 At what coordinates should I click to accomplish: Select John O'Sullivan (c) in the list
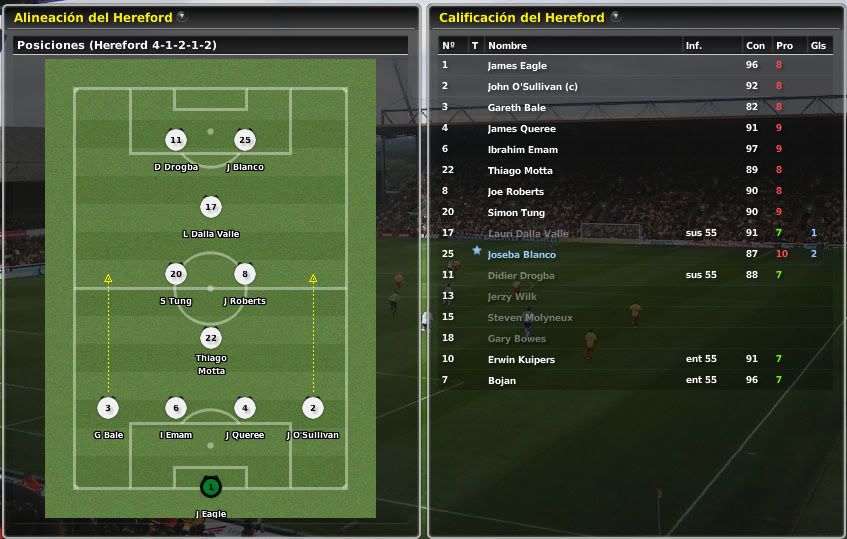[x=532, y=87]
